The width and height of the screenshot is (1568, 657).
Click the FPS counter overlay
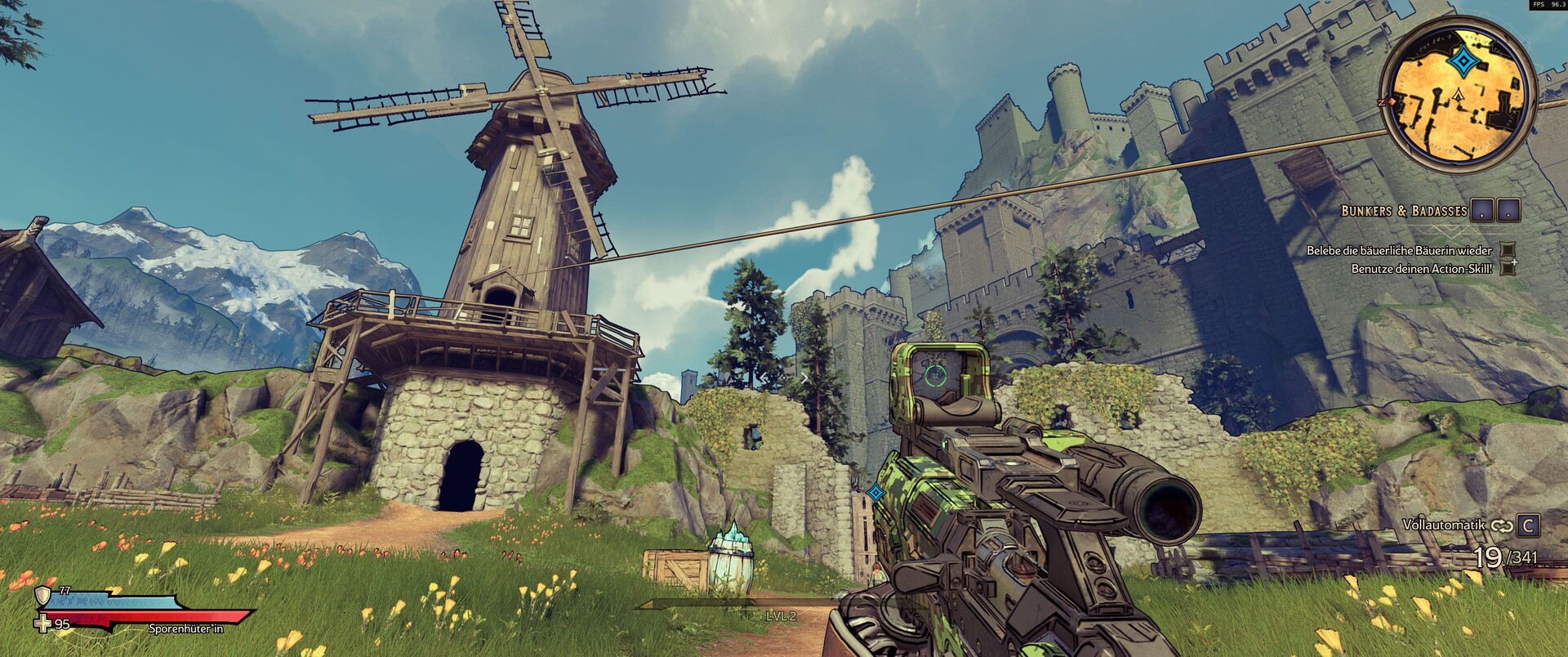[x=1548, y=5]
